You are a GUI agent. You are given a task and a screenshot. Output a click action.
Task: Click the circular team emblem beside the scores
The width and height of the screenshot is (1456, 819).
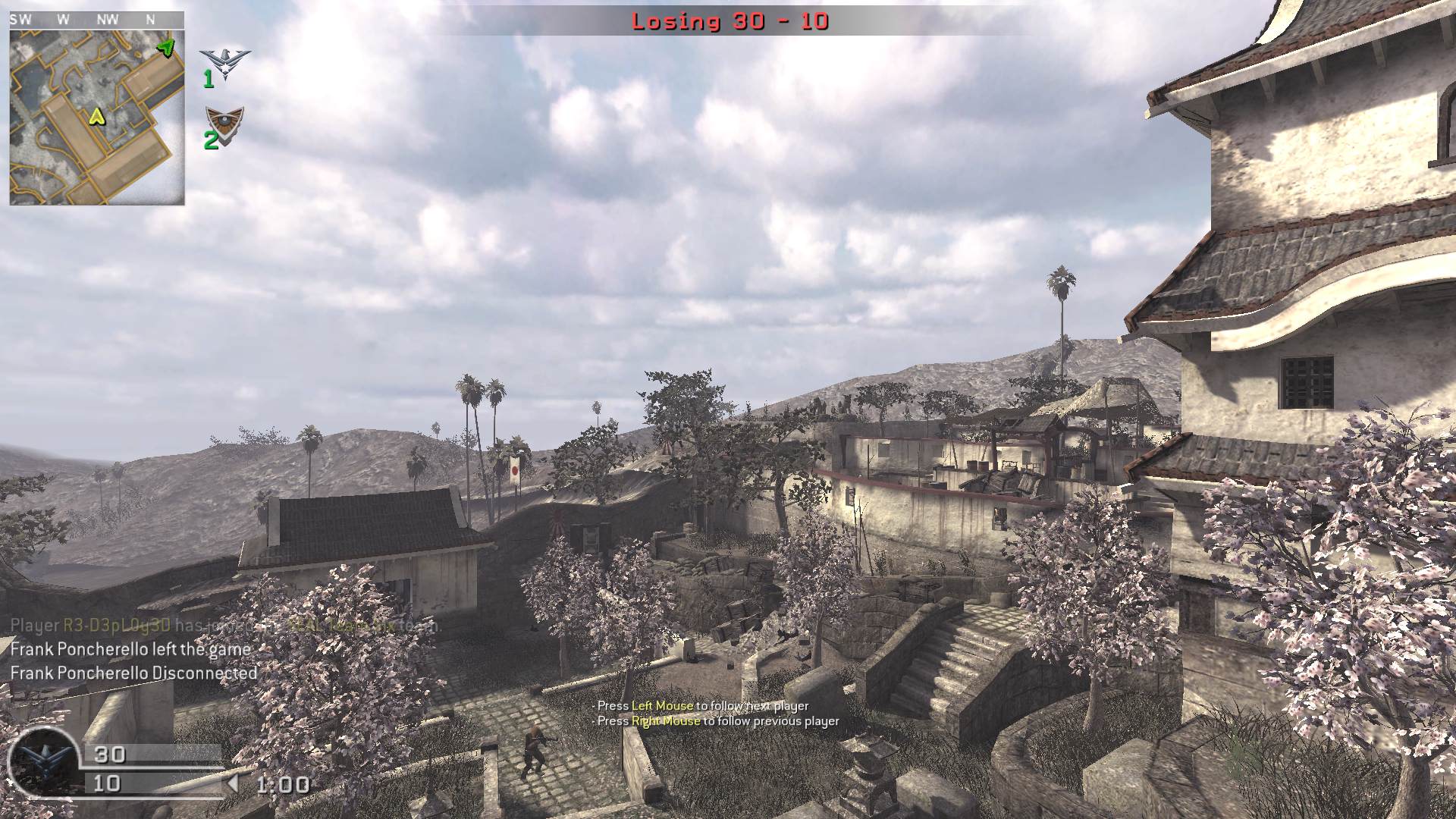(42, 761)
